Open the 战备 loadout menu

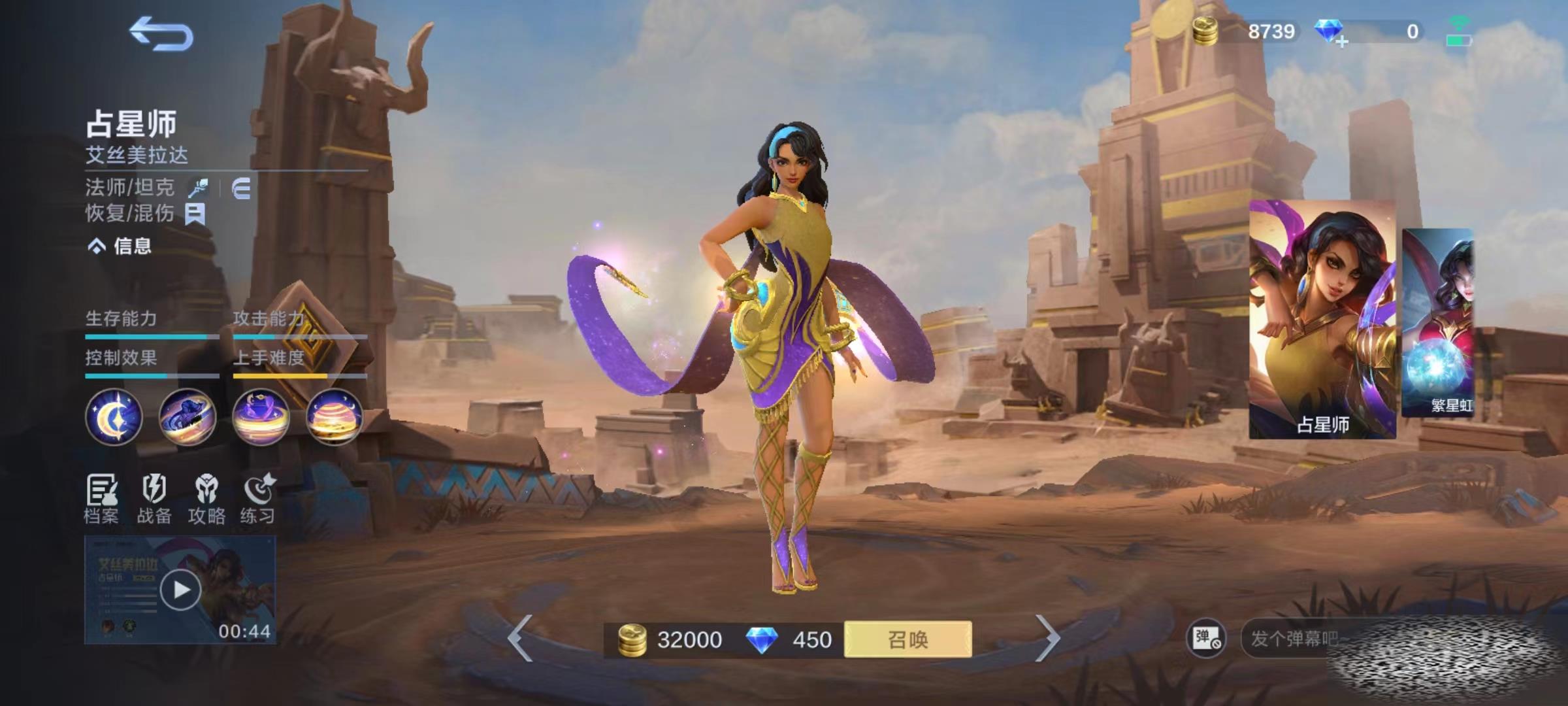tap(154, 499)
